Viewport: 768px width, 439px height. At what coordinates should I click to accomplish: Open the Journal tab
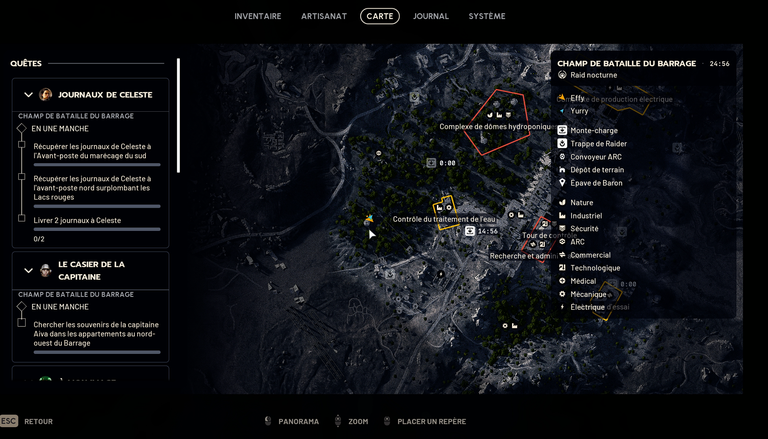click(431, 16)
